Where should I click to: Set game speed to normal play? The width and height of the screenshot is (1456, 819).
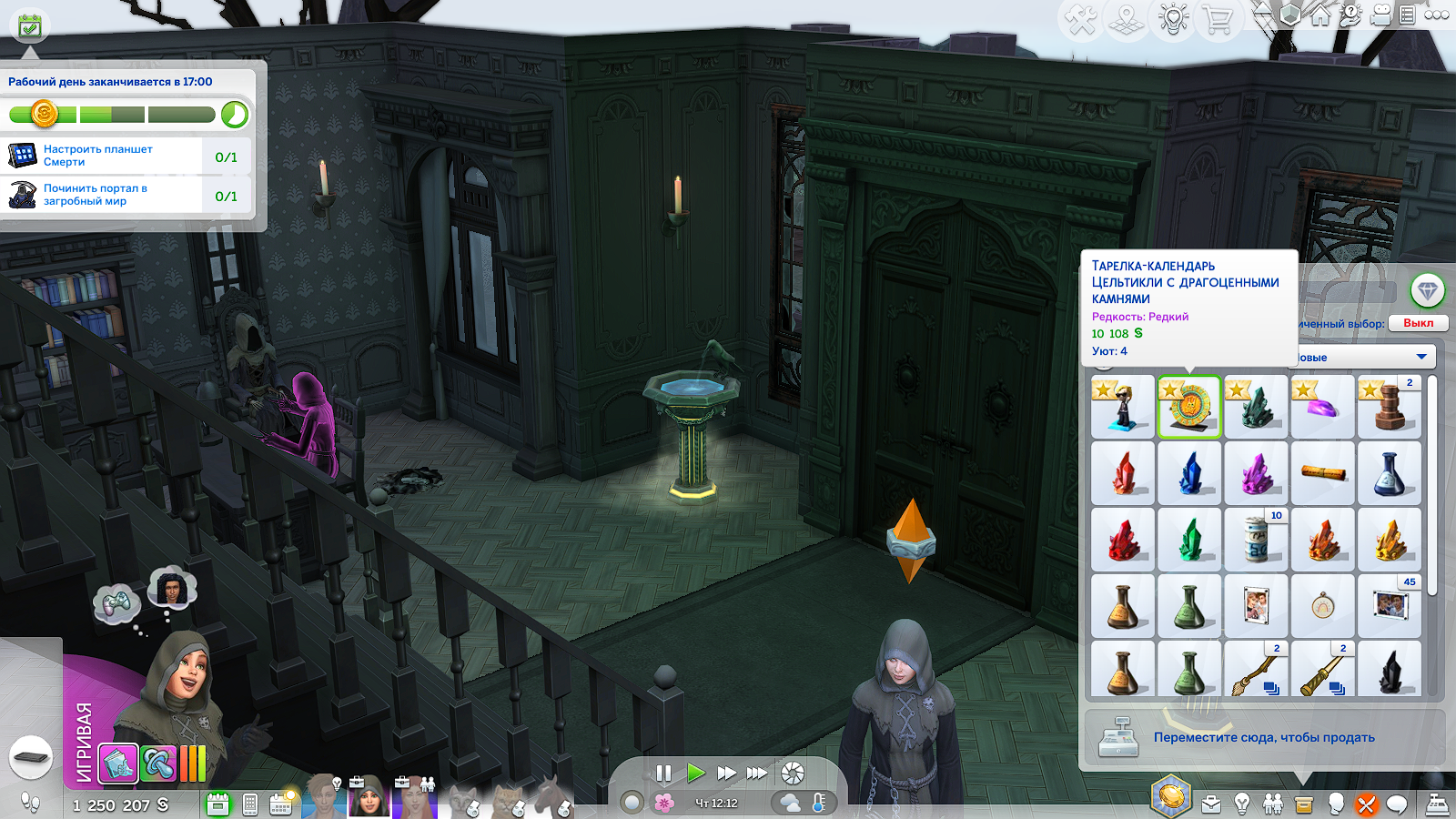pos(696,773)
